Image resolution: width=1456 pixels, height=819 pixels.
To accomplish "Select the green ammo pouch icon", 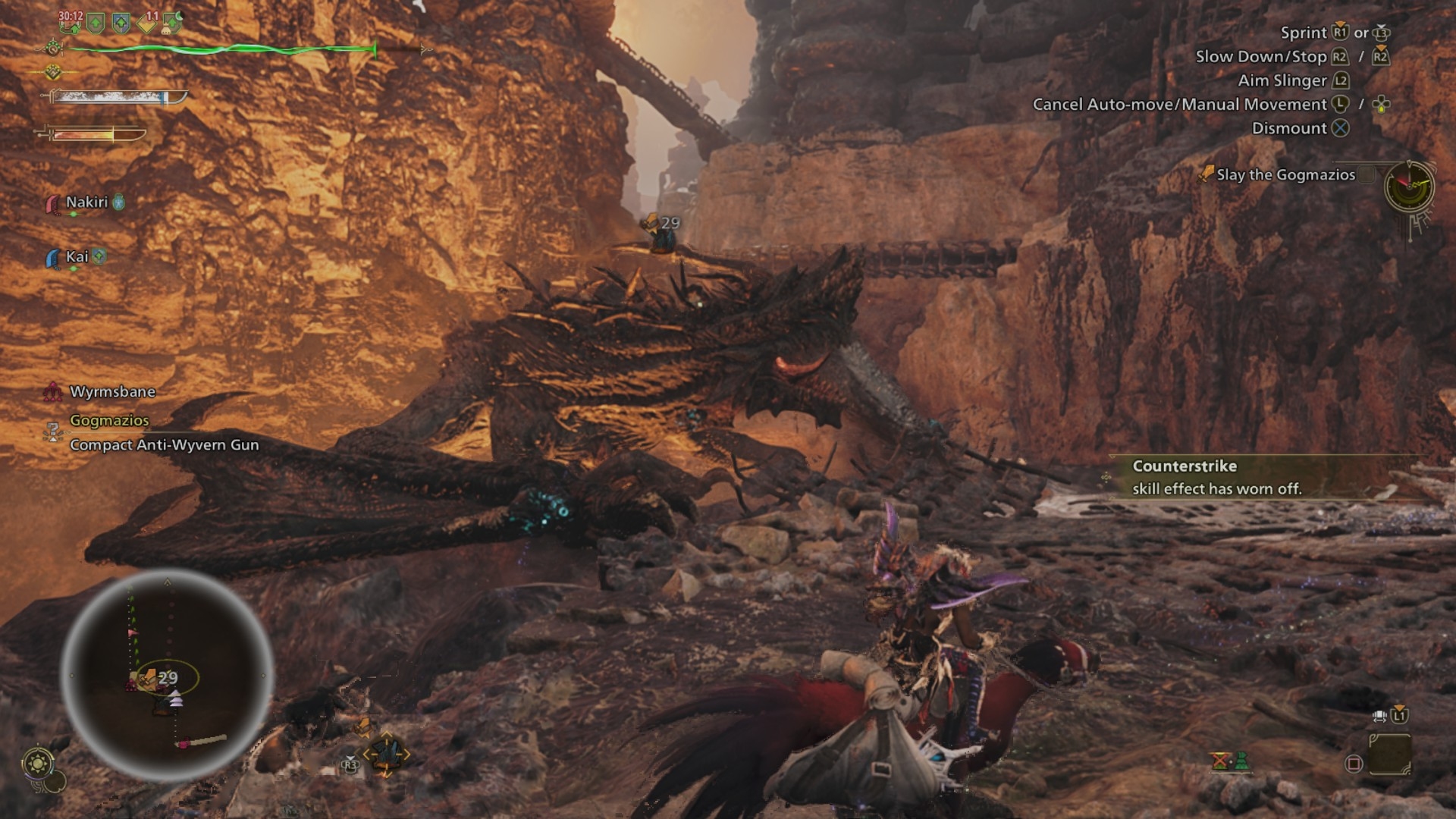I will tap(1241, 761).
